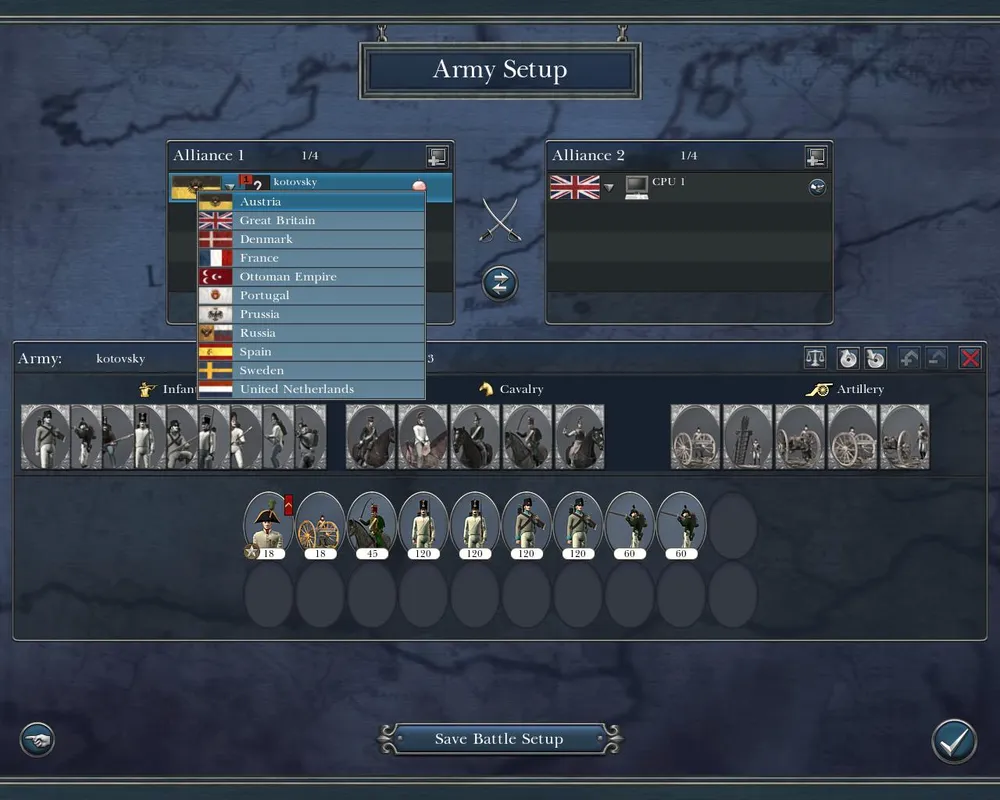This screenshot has height=800, width=1000.
Task: Pick Portugal in the dropdown list
Action: tap(310, 296)
